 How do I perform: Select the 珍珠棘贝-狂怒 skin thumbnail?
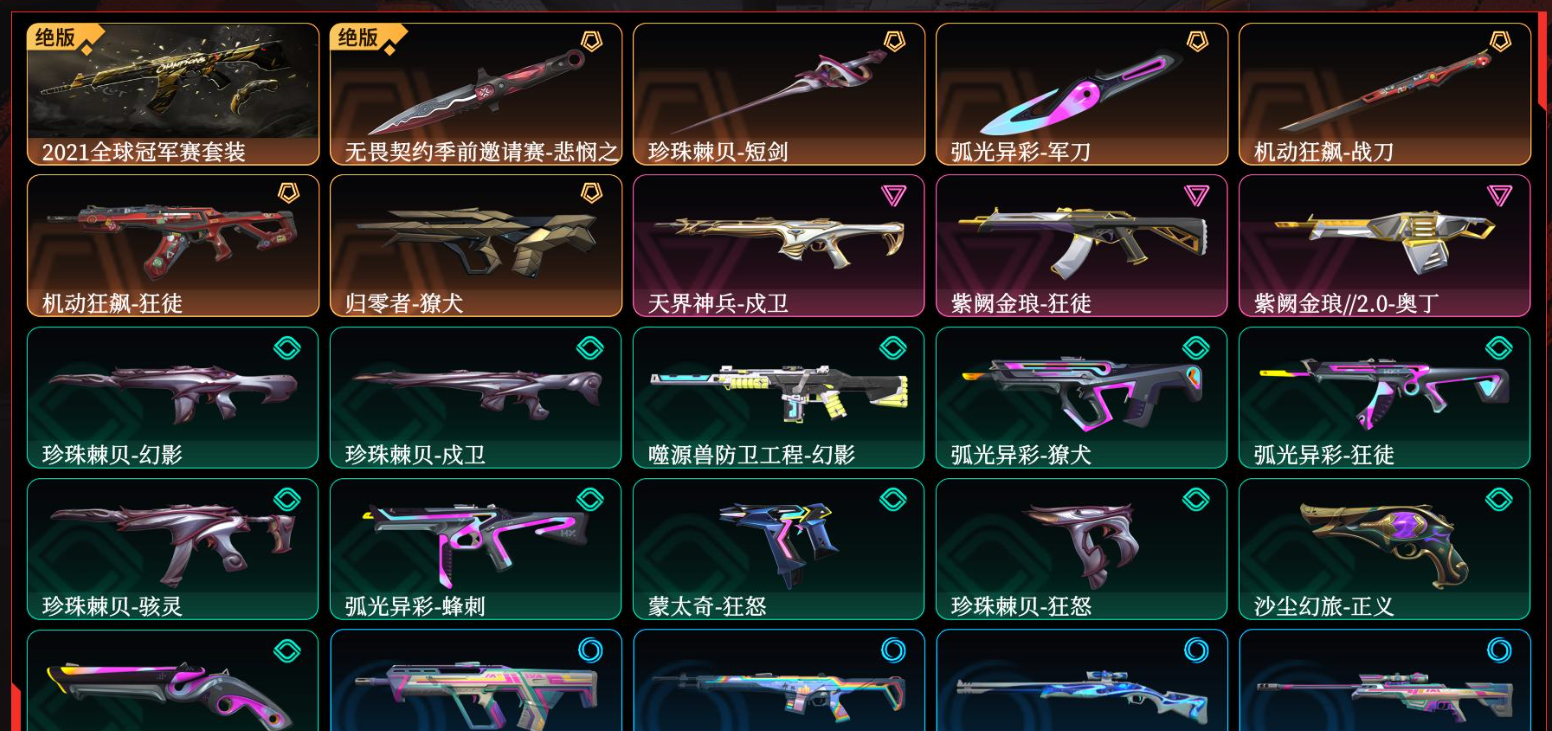coord(1082,545)
